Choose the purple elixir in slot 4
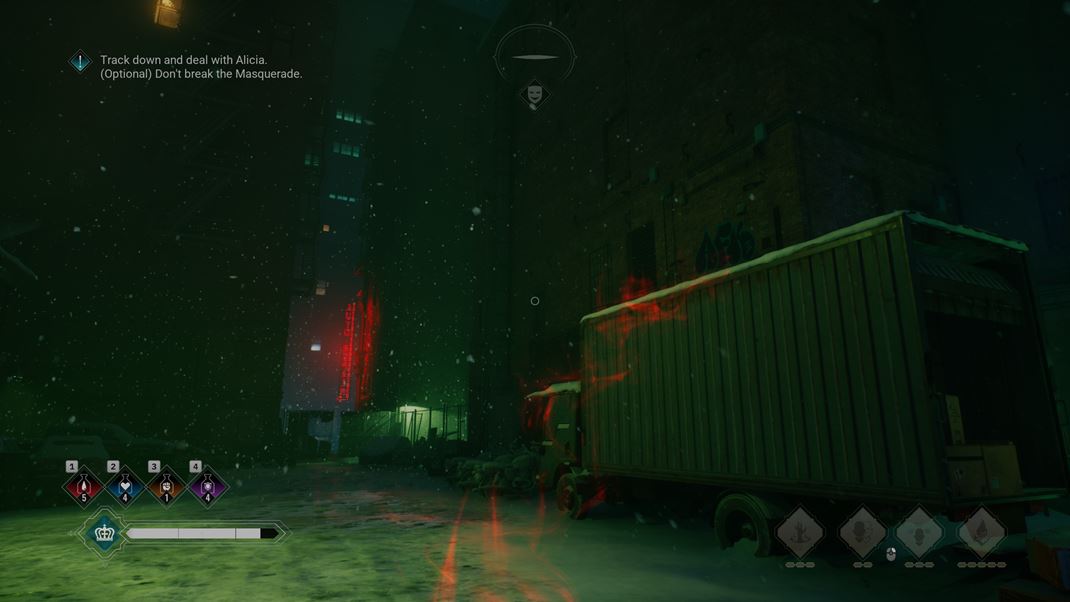 (x=208, y=488)
